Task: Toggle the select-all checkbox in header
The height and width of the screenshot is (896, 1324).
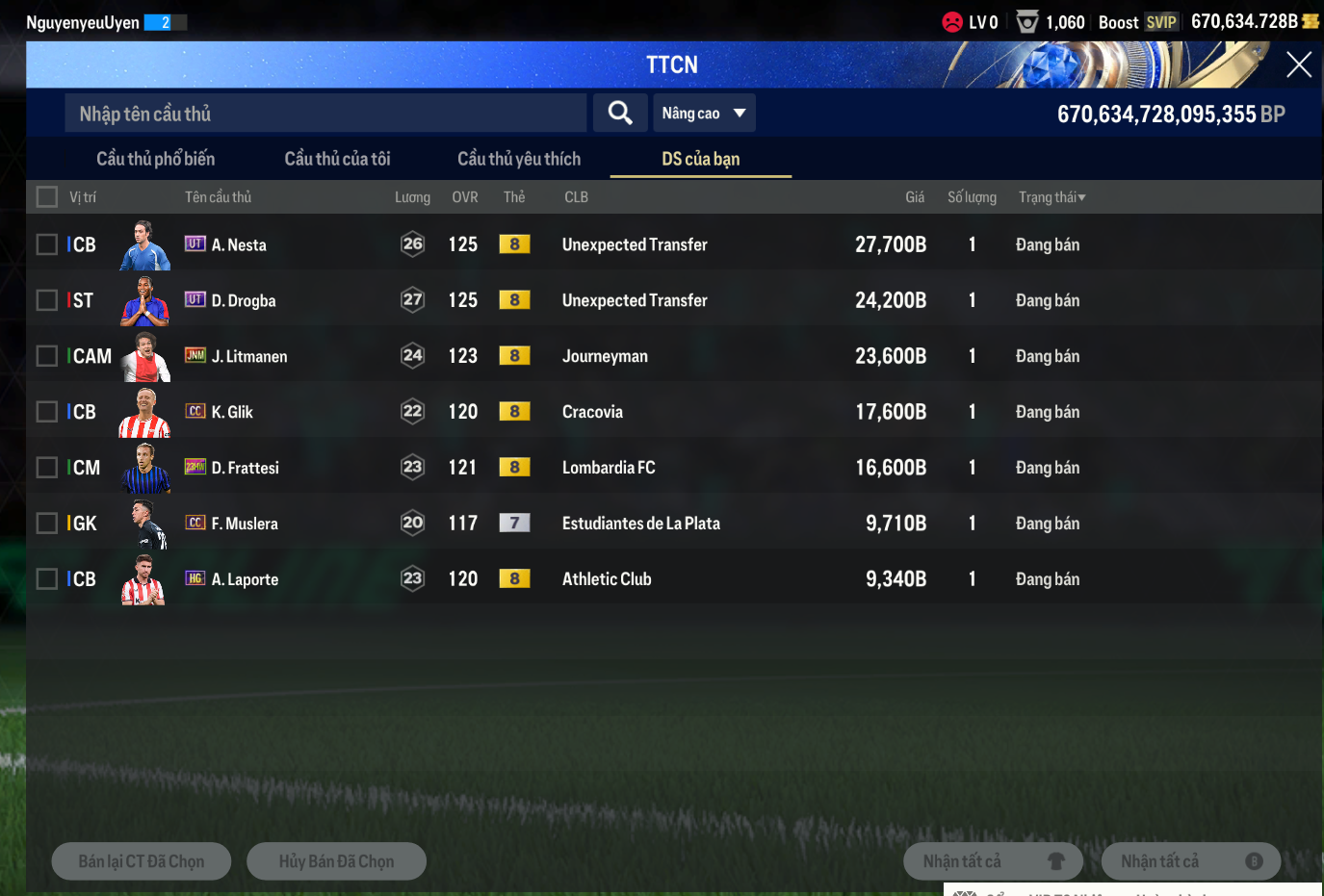Action: click(x=46, y=197)
